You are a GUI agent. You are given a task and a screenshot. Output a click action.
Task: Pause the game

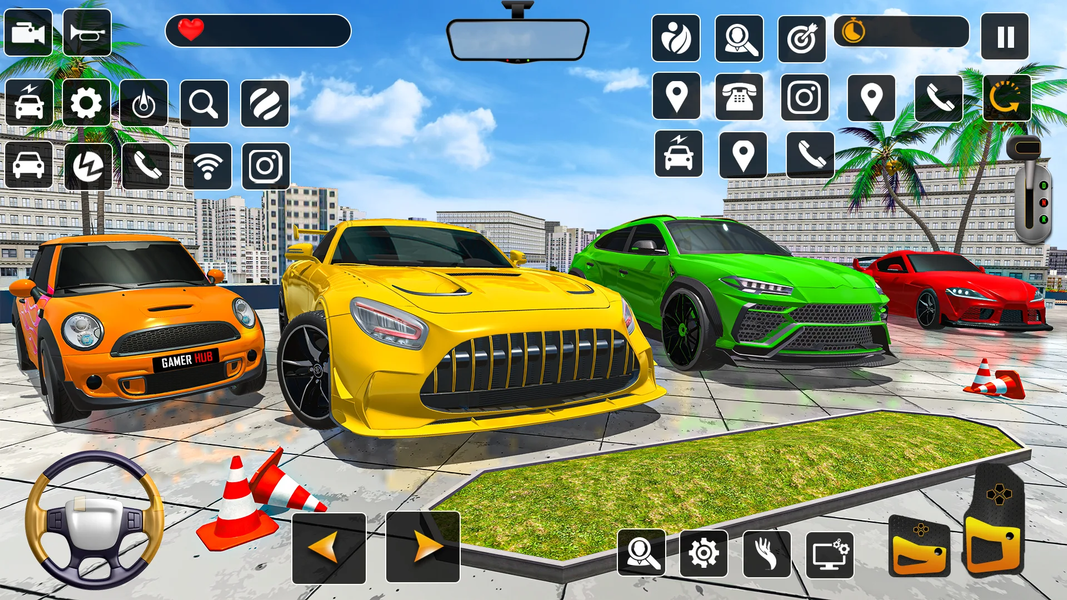point(1005,38)
